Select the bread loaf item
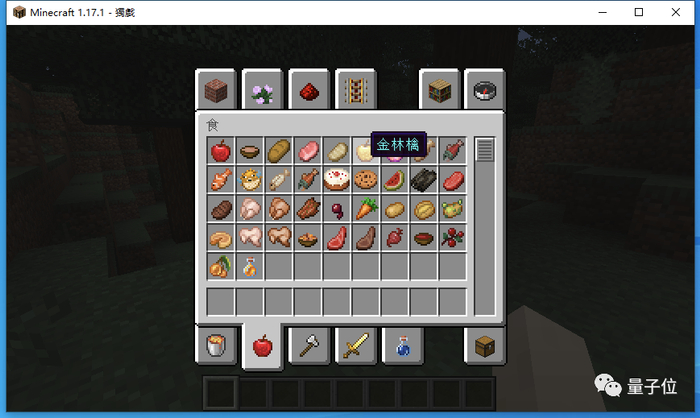The height and width of the screenshot is (418, 700). 278,151
